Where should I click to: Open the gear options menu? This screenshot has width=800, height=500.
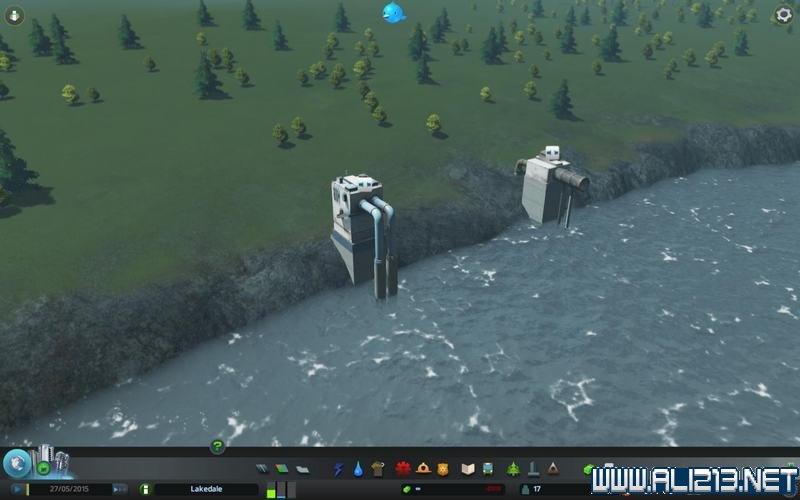pos(783,15)
